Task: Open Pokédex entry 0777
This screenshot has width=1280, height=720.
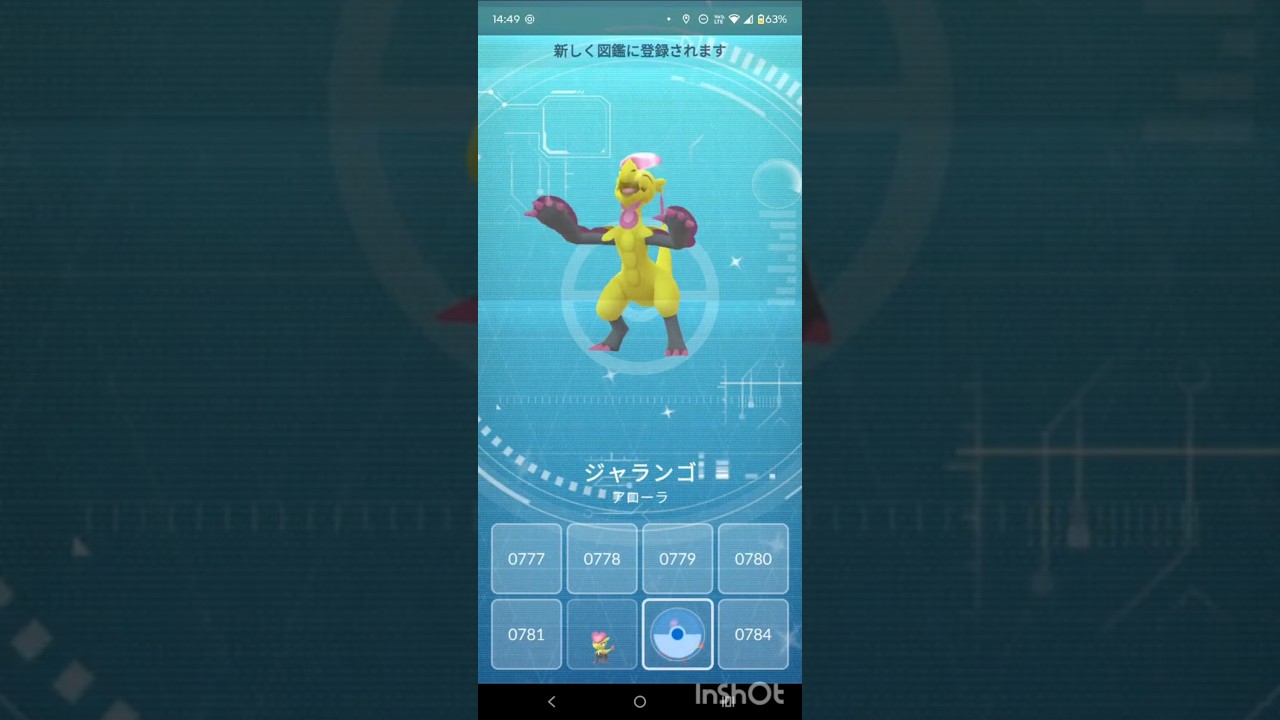Action: (x=526, y=559)
